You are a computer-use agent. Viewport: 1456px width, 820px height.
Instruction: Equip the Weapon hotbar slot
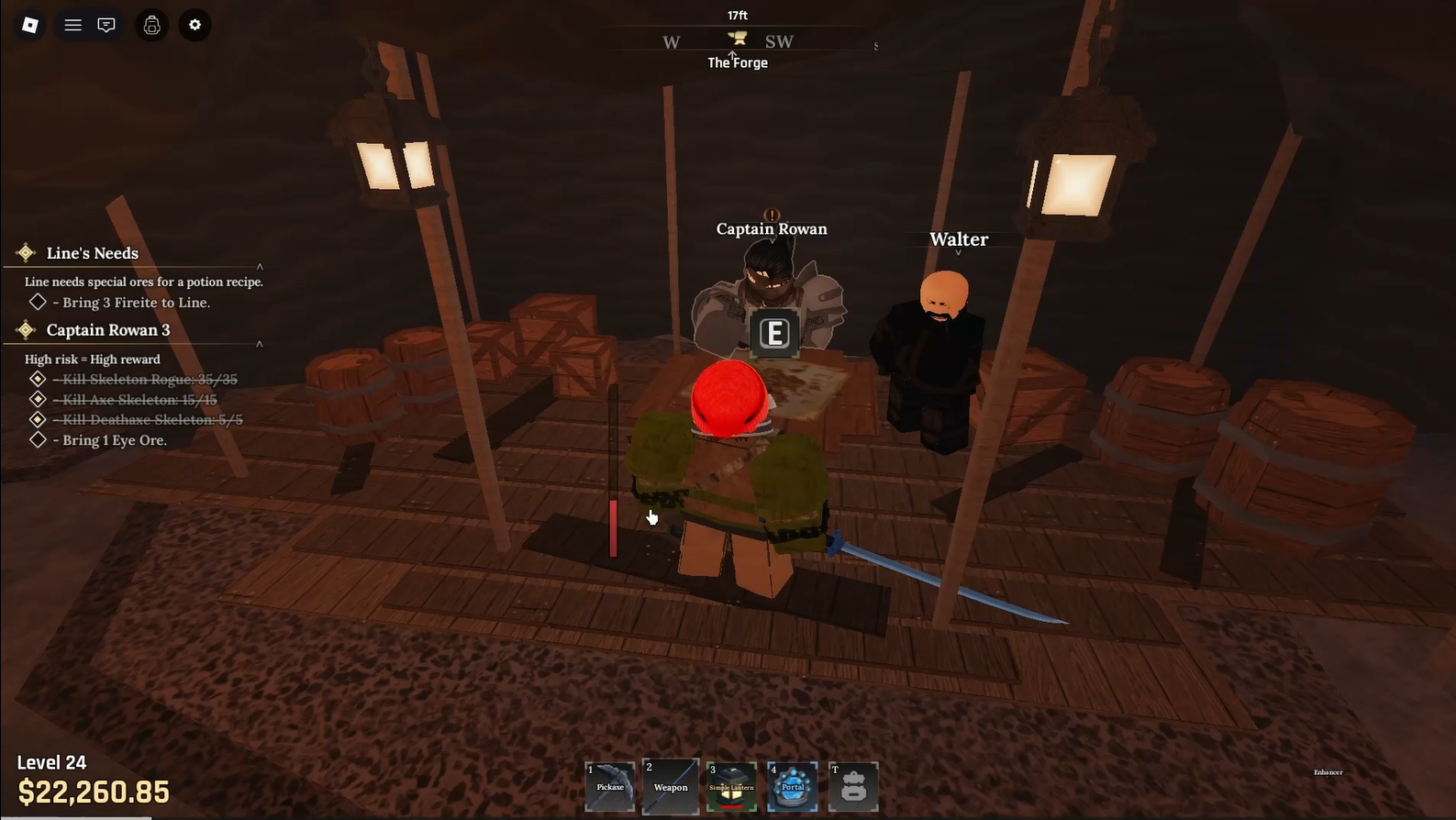(x=671, y=786)
